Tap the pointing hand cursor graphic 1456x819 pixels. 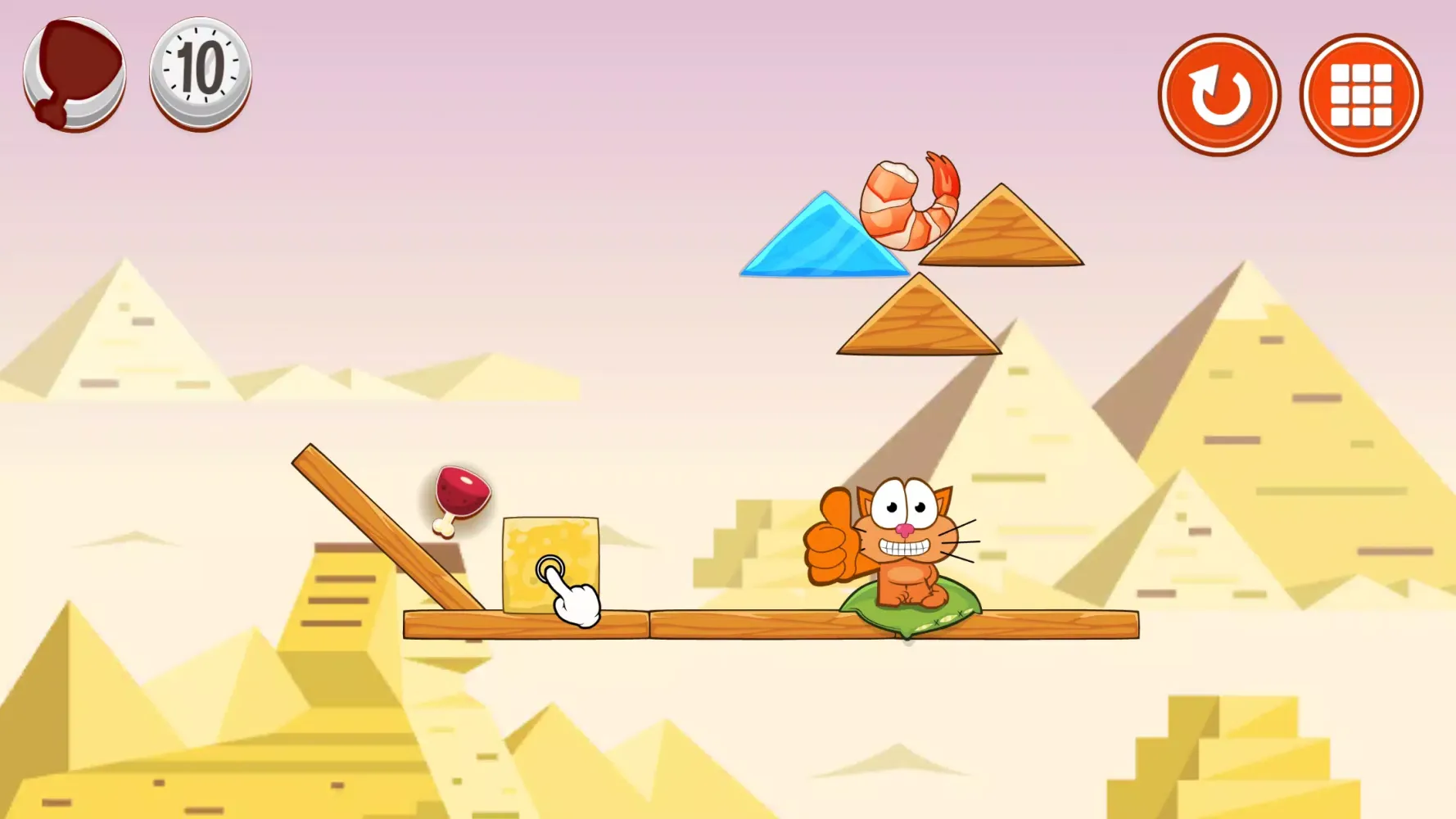(x=573, y=598)
